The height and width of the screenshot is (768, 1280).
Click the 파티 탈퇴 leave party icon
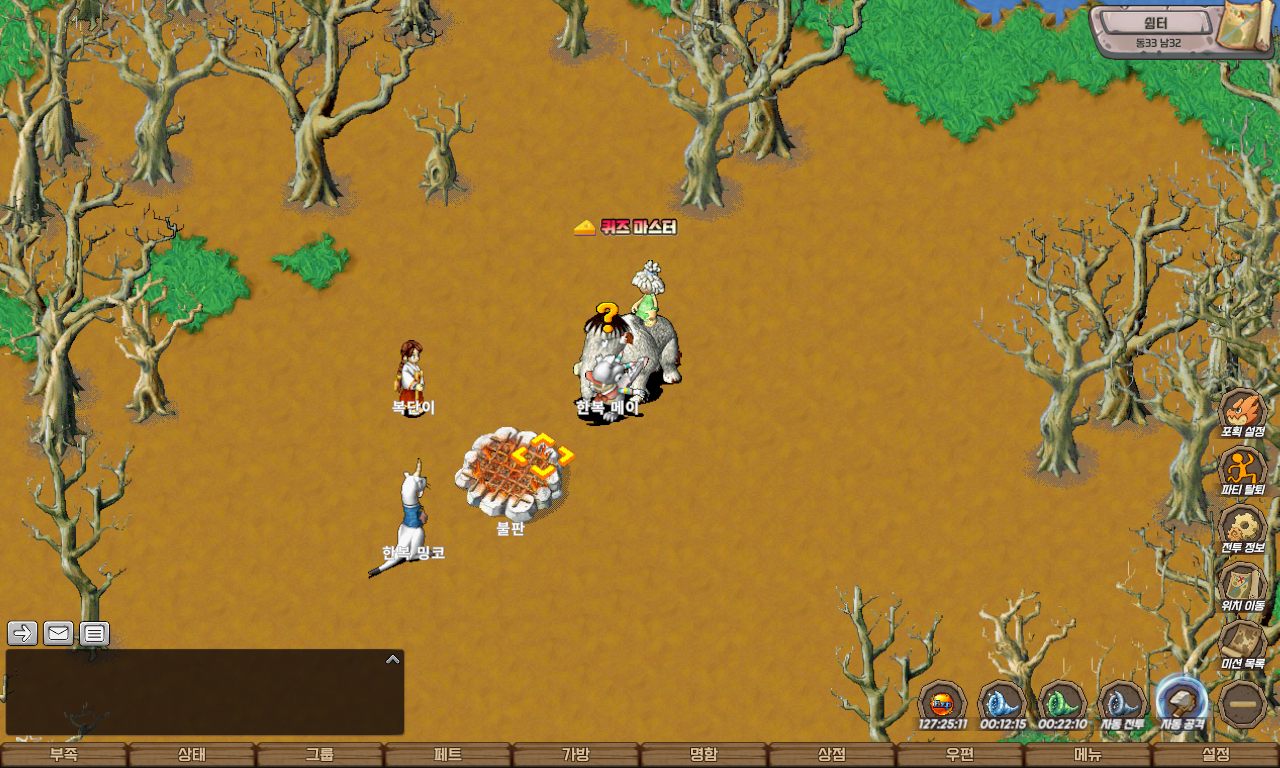(1243, 470)
